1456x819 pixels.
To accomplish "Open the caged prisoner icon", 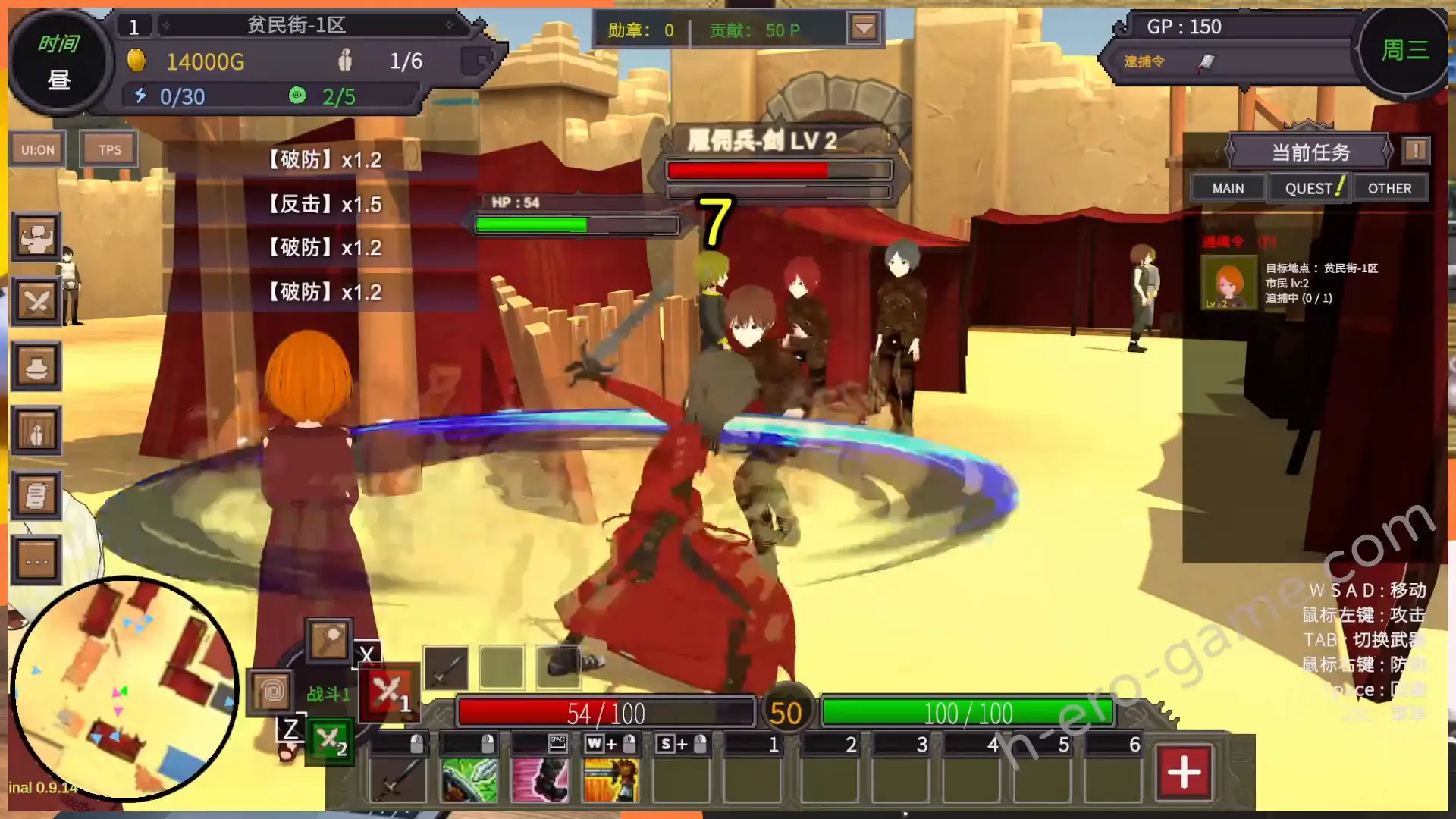I will pos(36,431).
